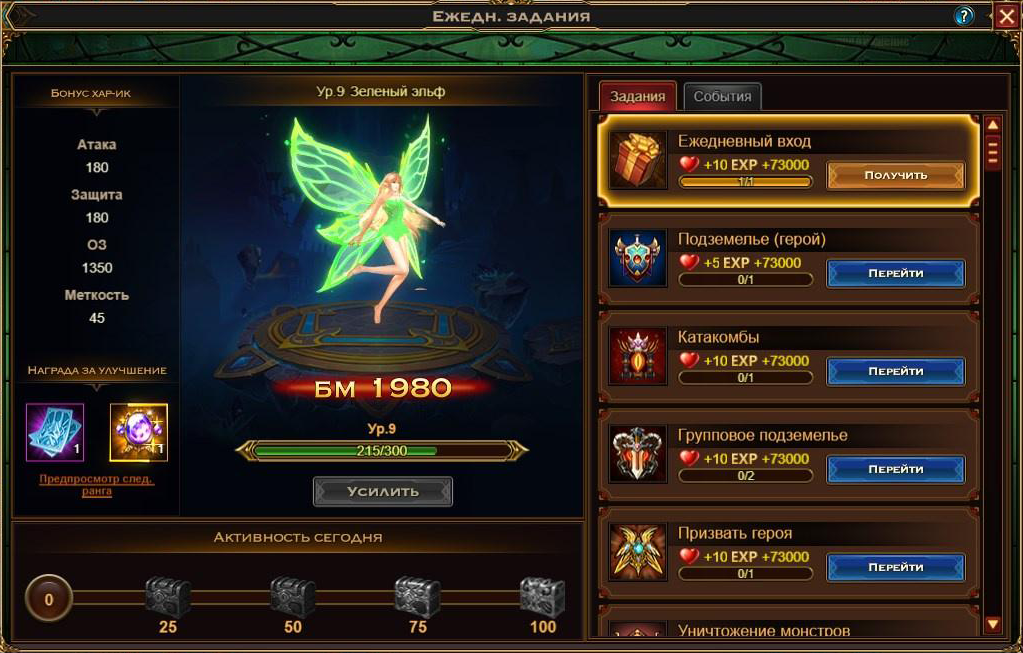Open the blue question mark help

coord(964,16)
